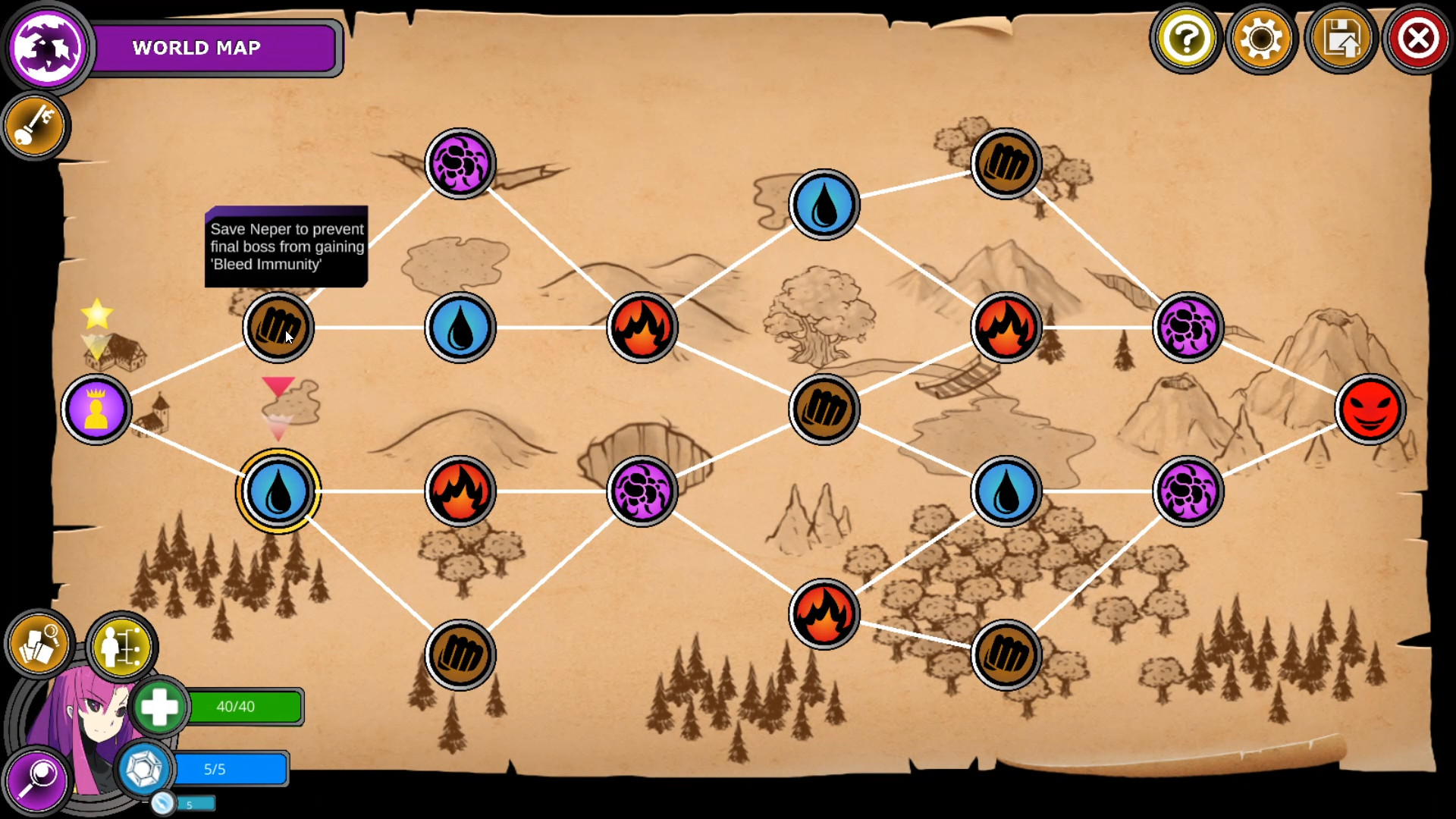Click the green plus health icon
The width and height of the screenshot is (1456, 819).
[x=159, y=707]
